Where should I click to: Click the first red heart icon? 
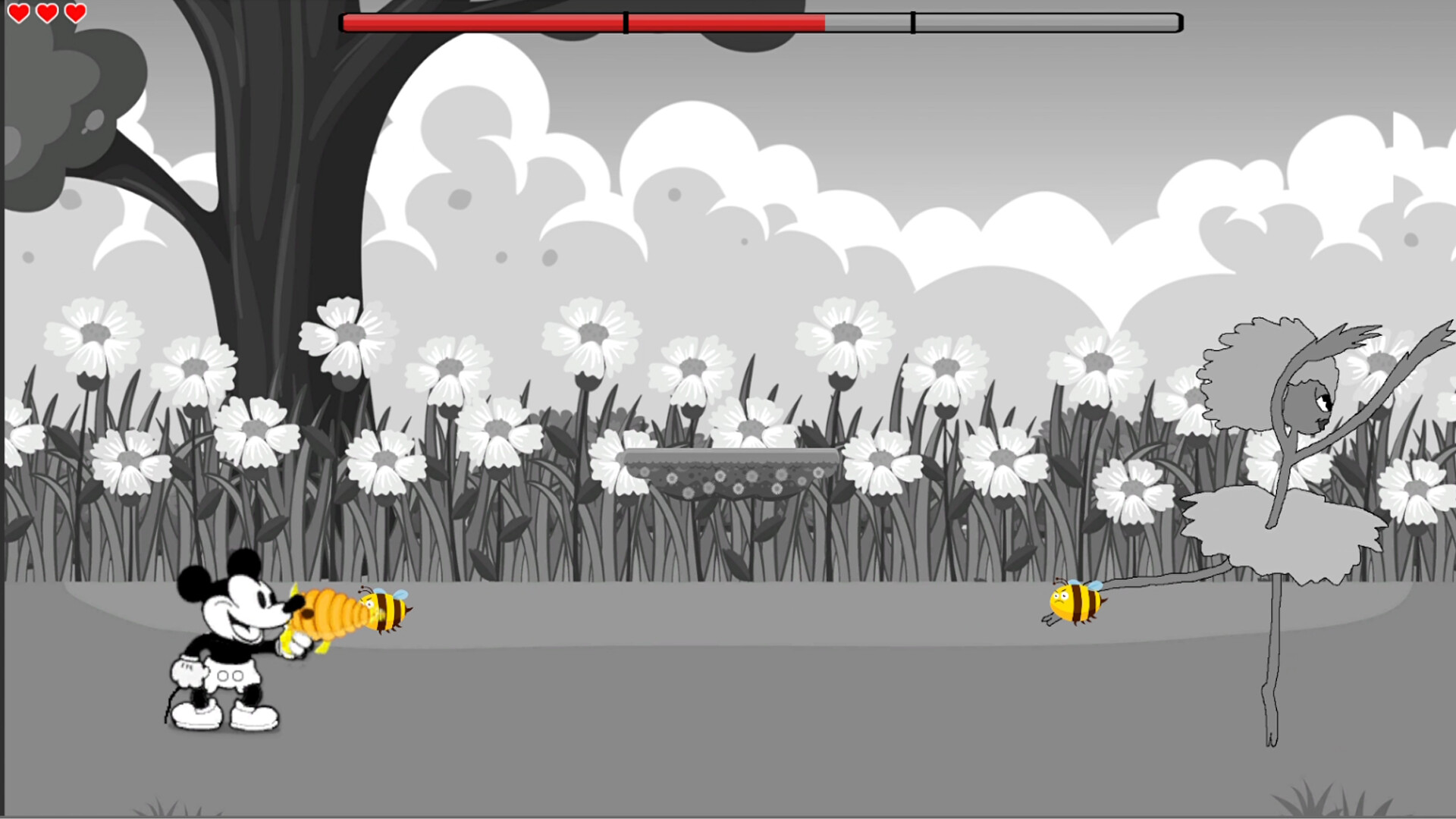(20, 12)
